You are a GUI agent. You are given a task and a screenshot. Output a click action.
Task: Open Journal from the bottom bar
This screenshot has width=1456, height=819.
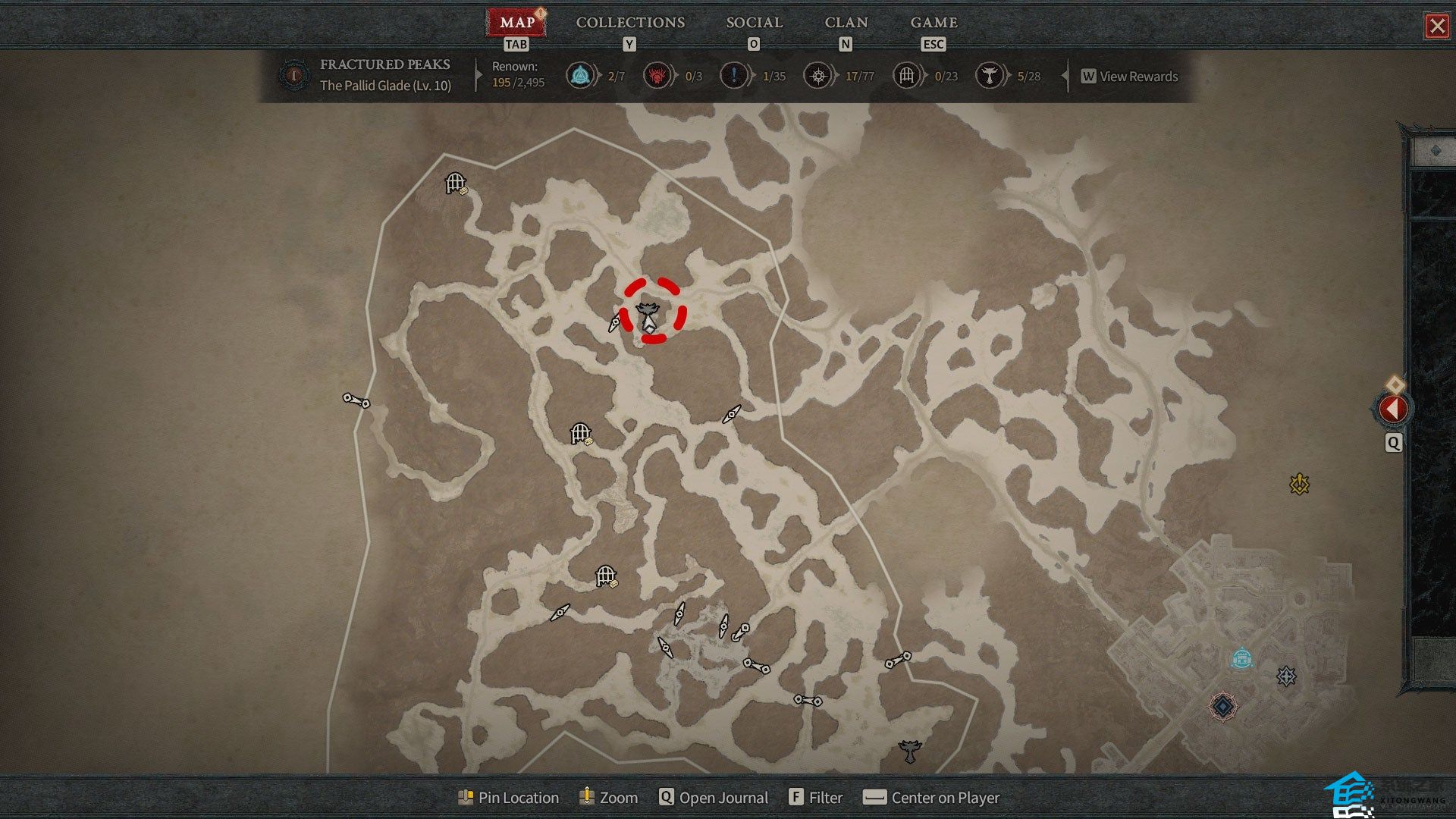pos(713,798)
